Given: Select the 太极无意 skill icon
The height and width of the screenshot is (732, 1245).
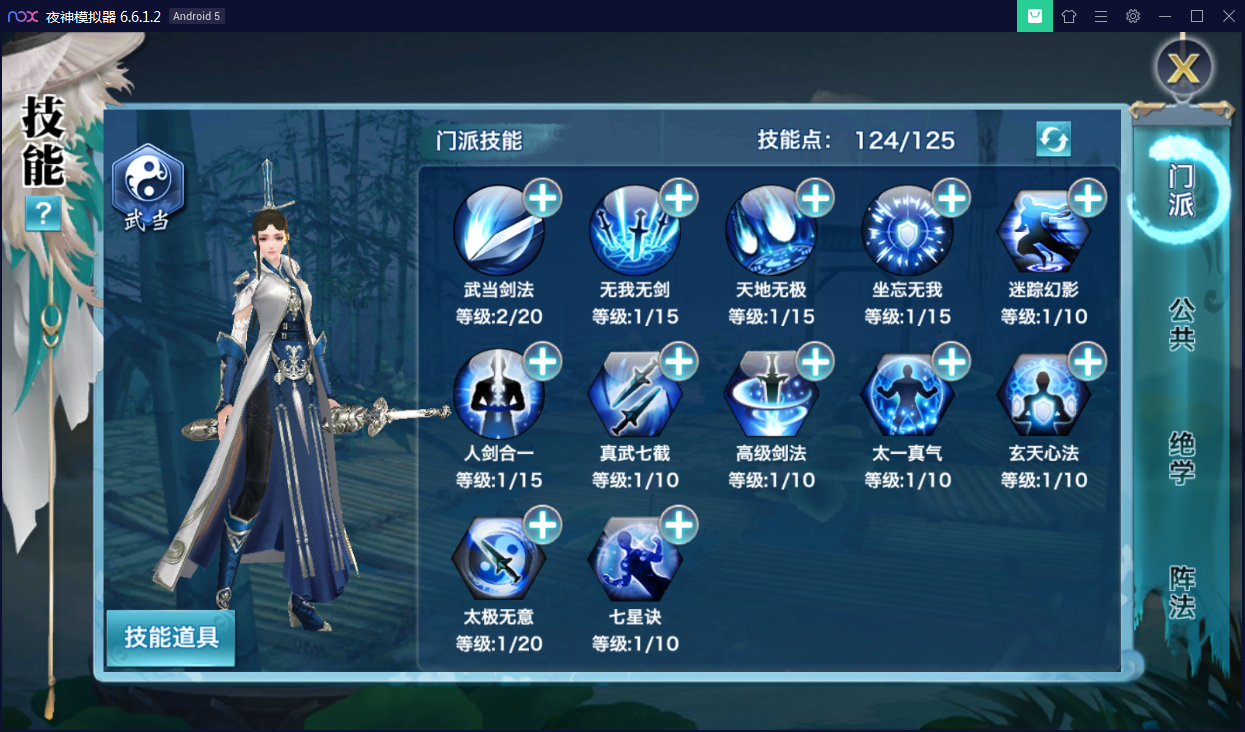Looking at the screenshot, I should pos(499,559).
